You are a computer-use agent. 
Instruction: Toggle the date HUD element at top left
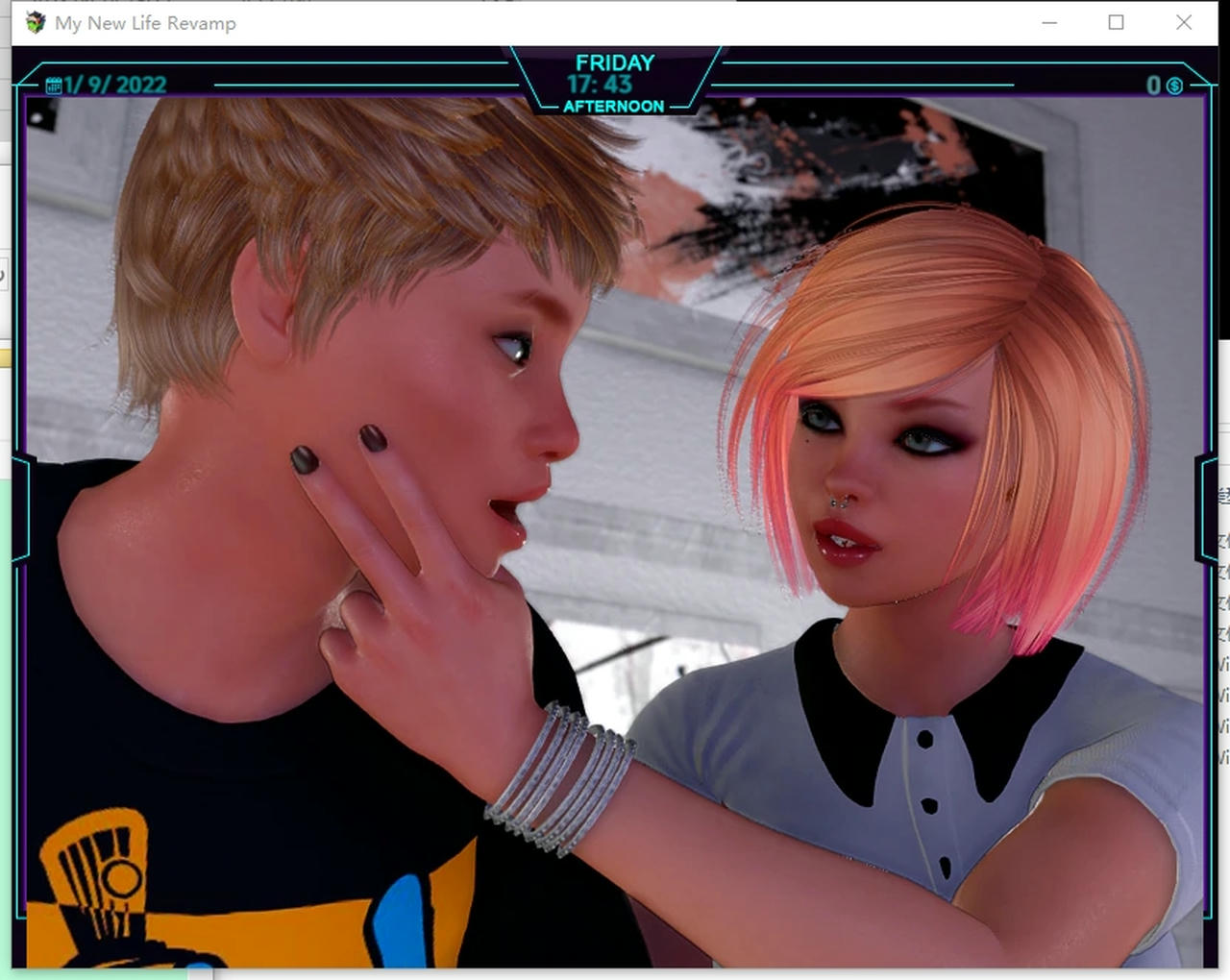[106, 85]
